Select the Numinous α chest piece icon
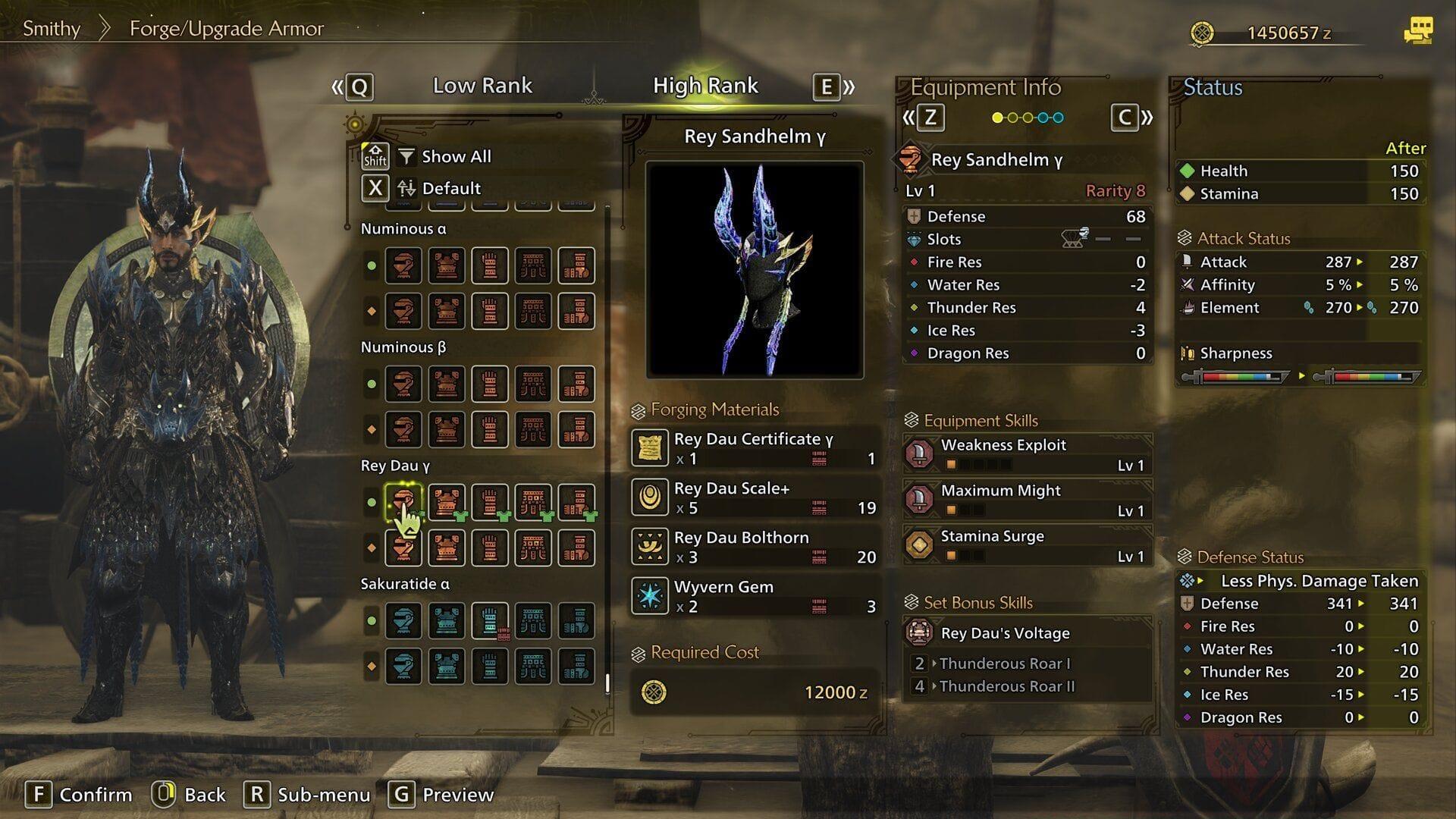 [446, 265]
